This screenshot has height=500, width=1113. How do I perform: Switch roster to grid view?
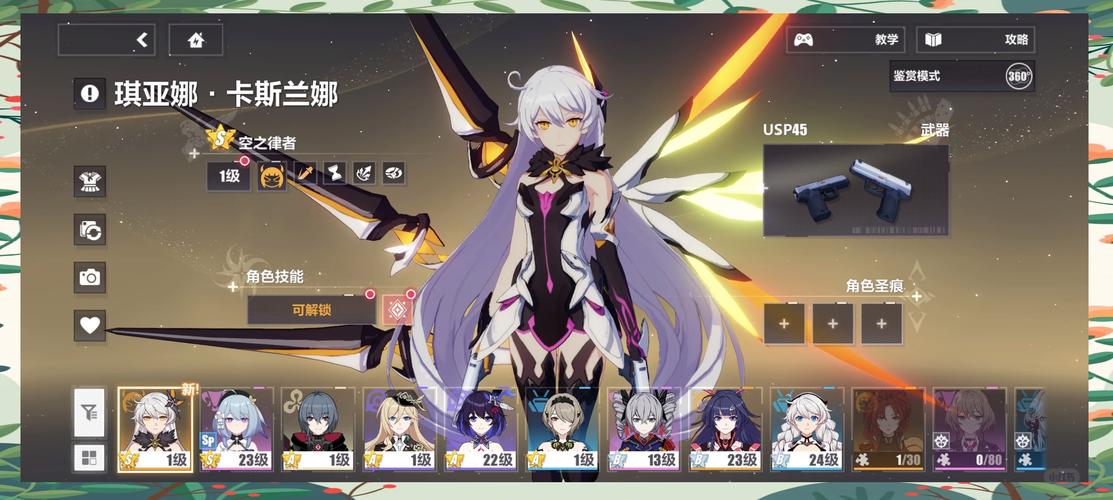pyautogui.click(x=90, y=458)
